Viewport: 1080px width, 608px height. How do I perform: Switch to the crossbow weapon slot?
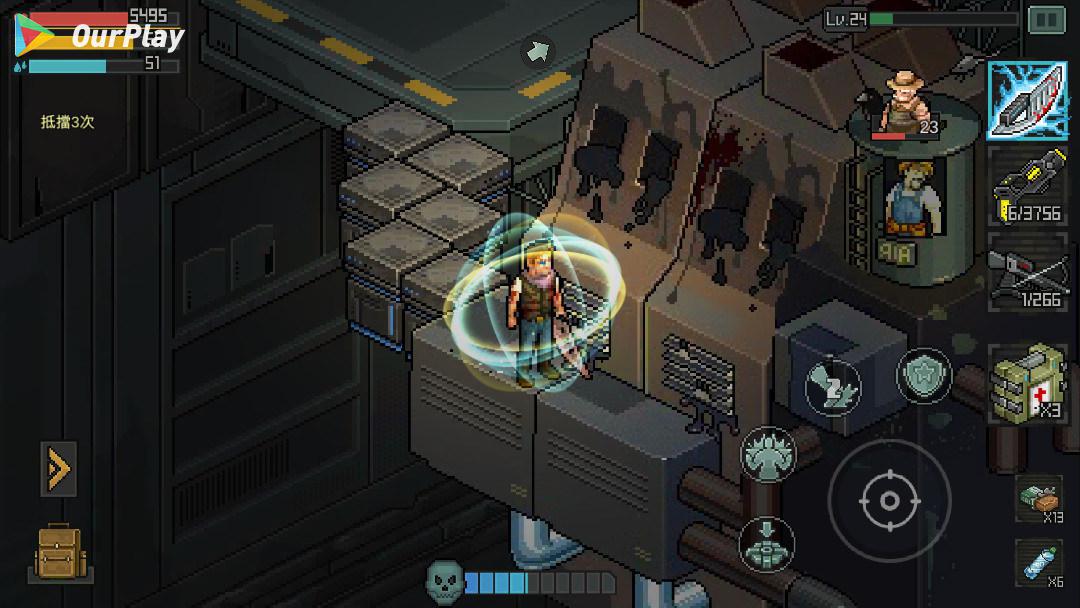(x=1027, y=271)
